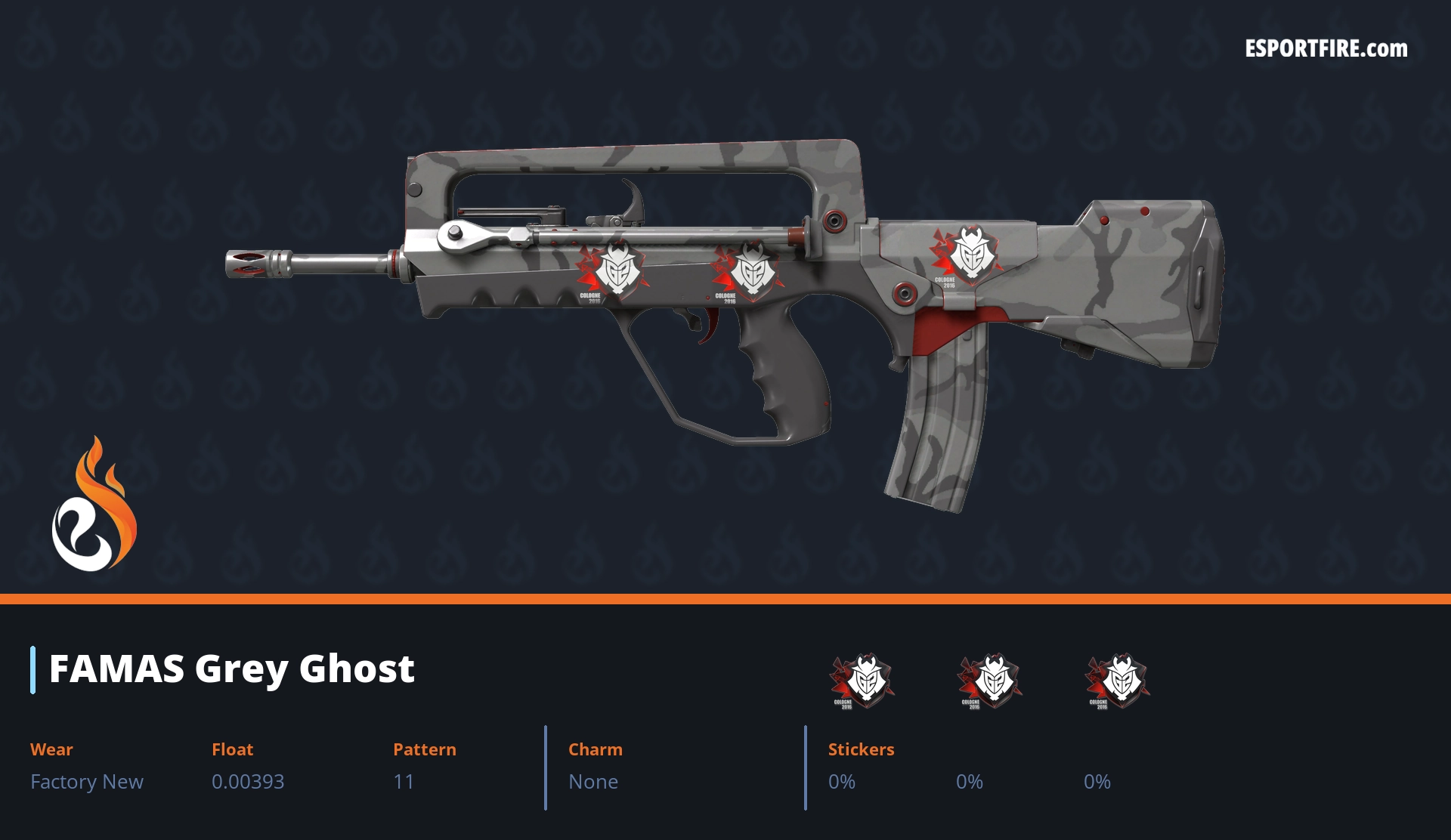Open the ESPORTFIRE.com site link
The height and width of the screenshot is (840, 1451).
(x=1326, y=49)
